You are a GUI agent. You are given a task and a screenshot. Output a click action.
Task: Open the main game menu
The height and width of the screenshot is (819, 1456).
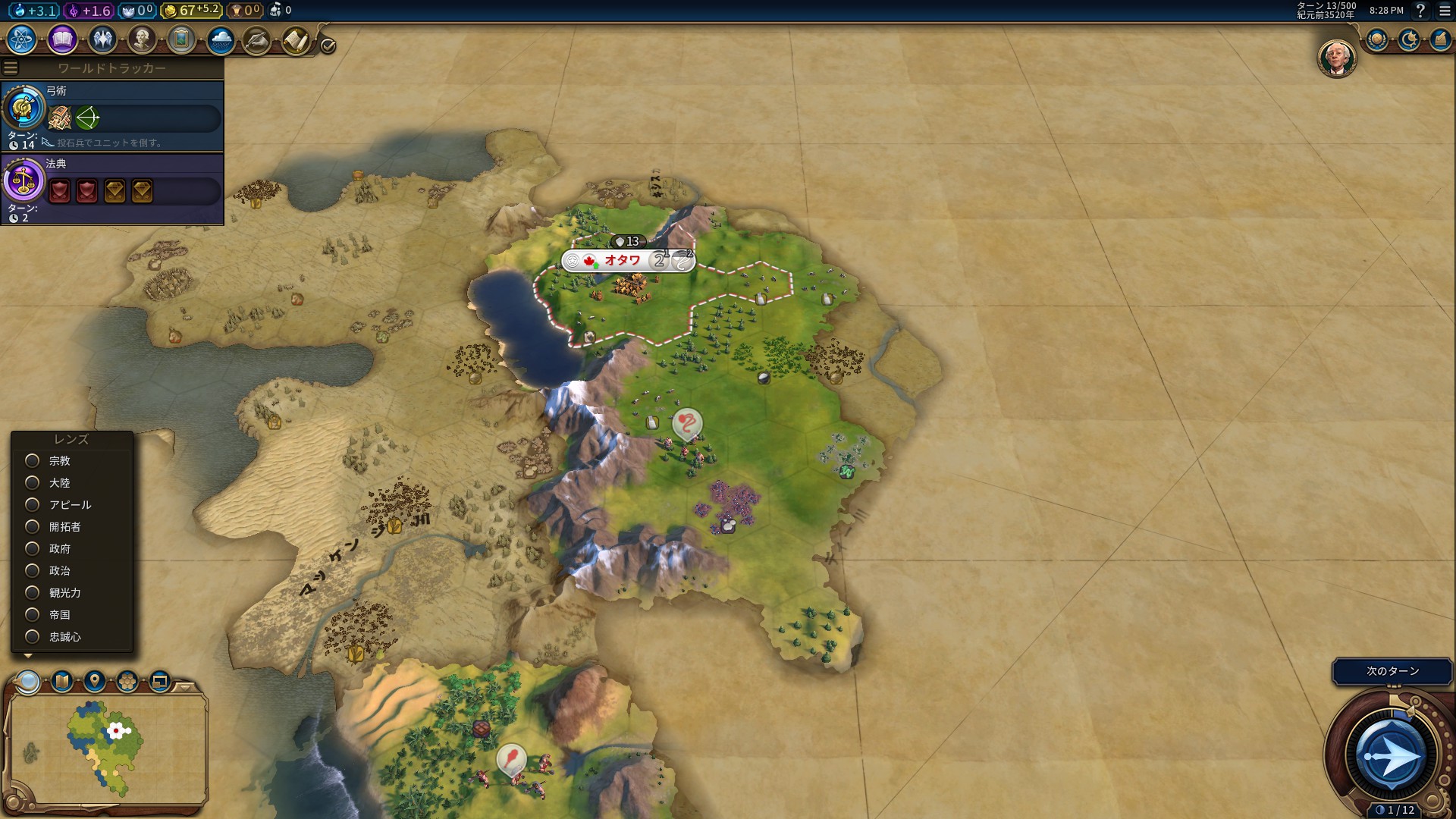click(1445, 11)
